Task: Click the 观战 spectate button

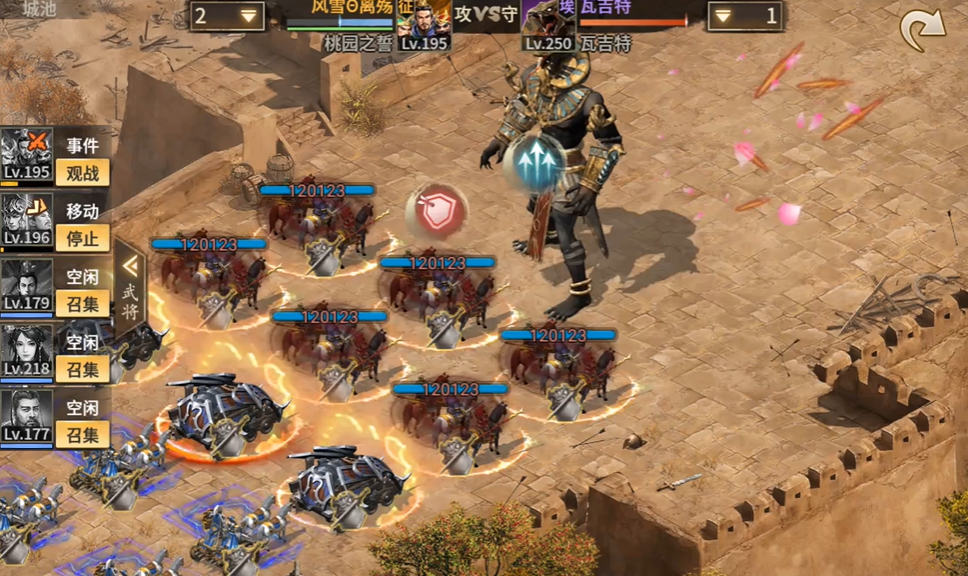Action: click(x=82, y=172)
